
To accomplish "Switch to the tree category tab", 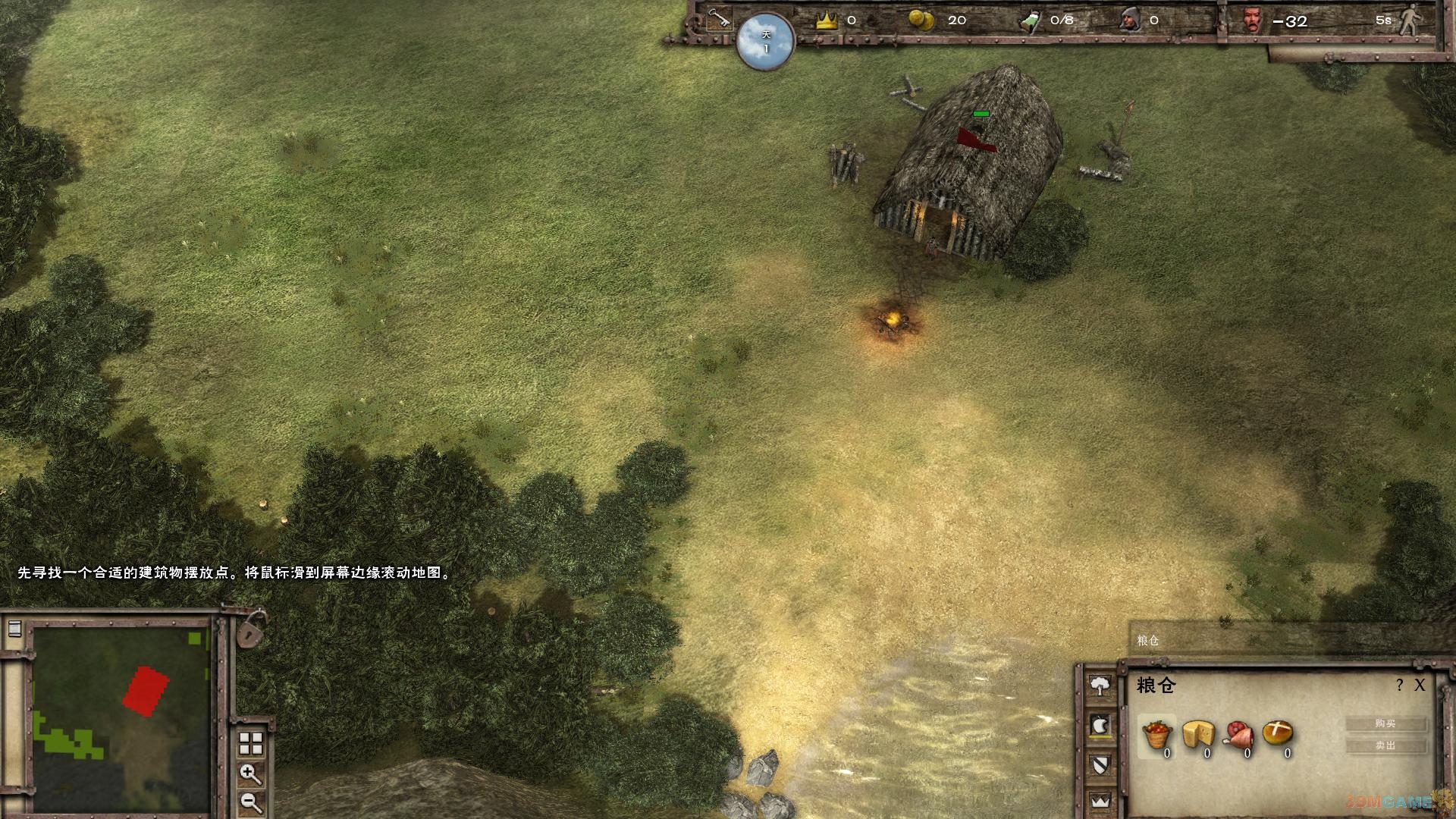I will click(1100, 686).
